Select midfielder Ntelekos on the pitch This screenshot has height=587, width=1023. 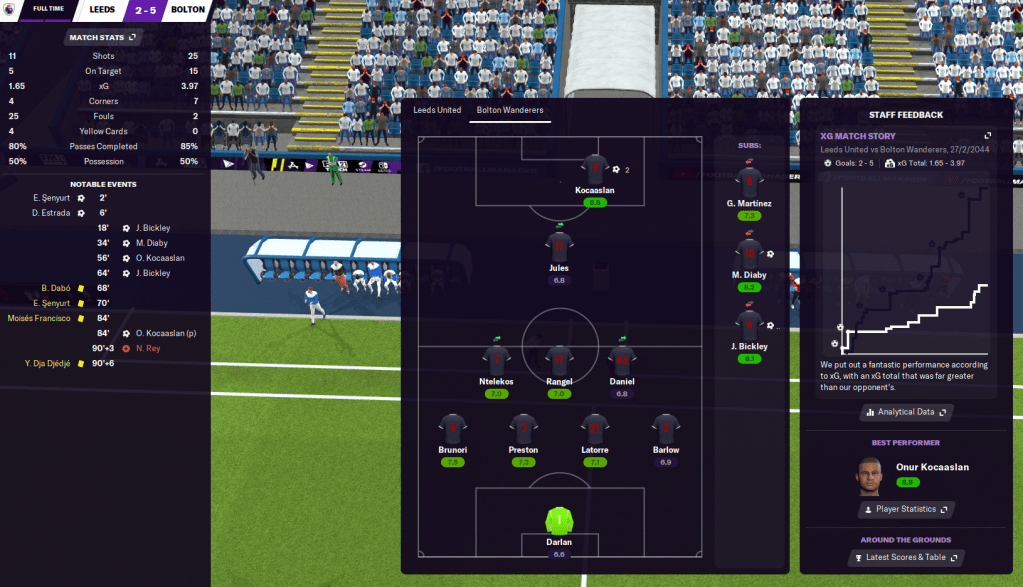[496, 361]
